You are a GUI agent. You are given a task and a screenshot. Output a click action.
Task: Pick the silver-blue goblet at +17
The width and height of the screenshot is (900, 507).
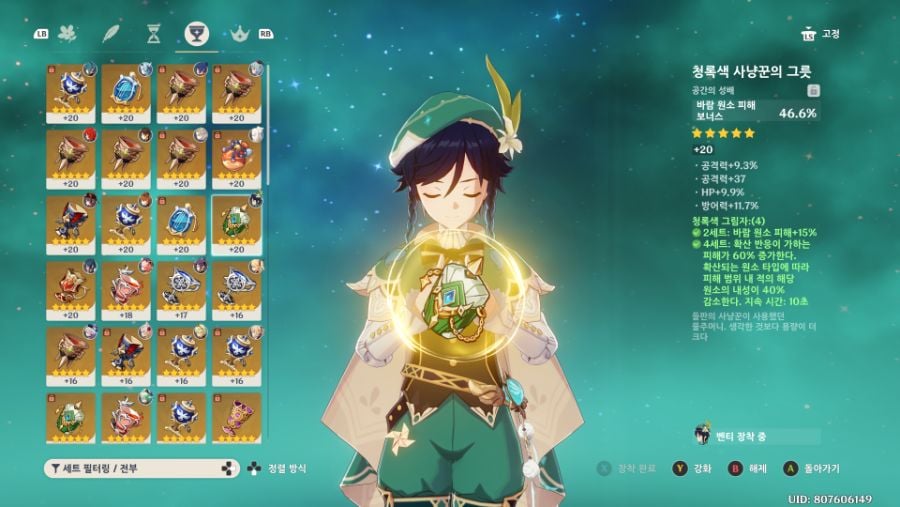tap(181, 287)
